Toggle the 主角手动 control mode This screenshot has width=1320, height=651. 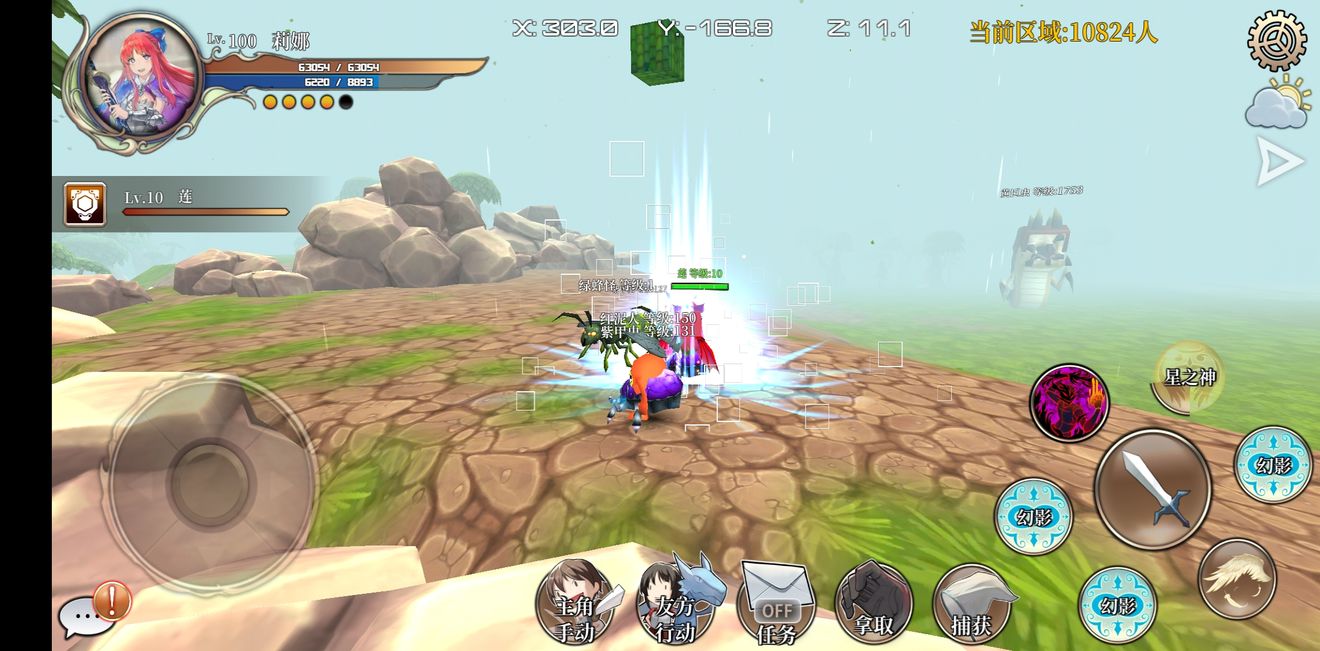[576, 604]
